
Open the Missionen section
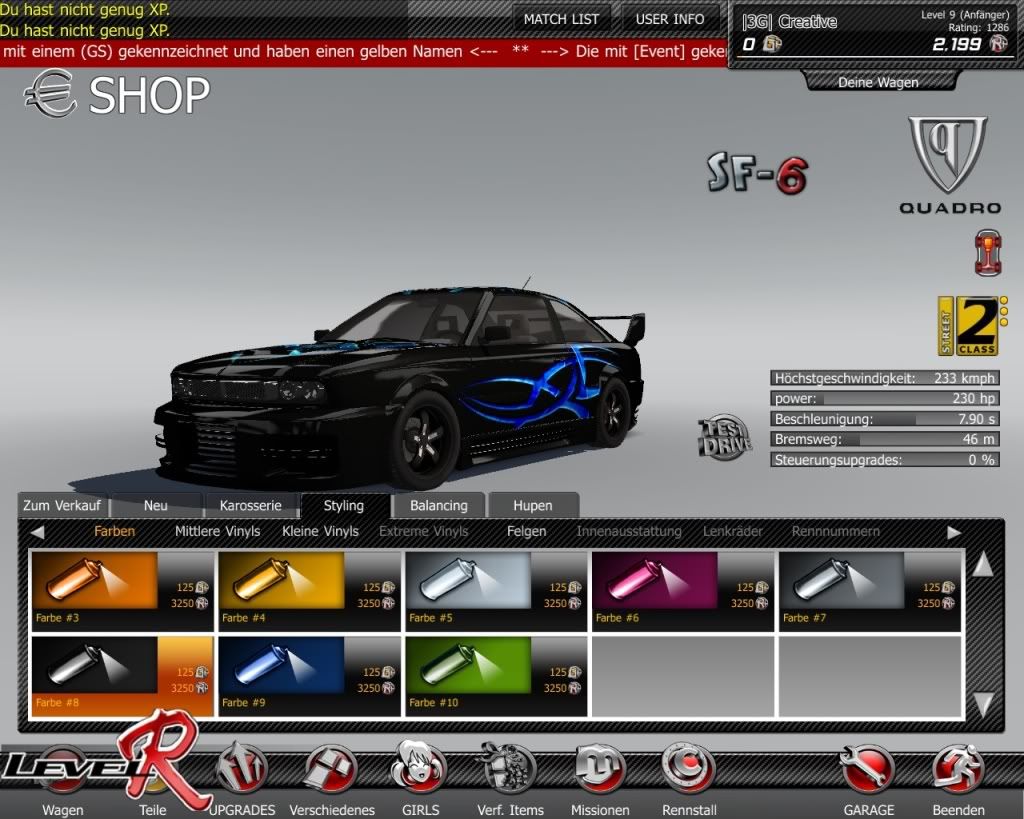pos(600,775)
